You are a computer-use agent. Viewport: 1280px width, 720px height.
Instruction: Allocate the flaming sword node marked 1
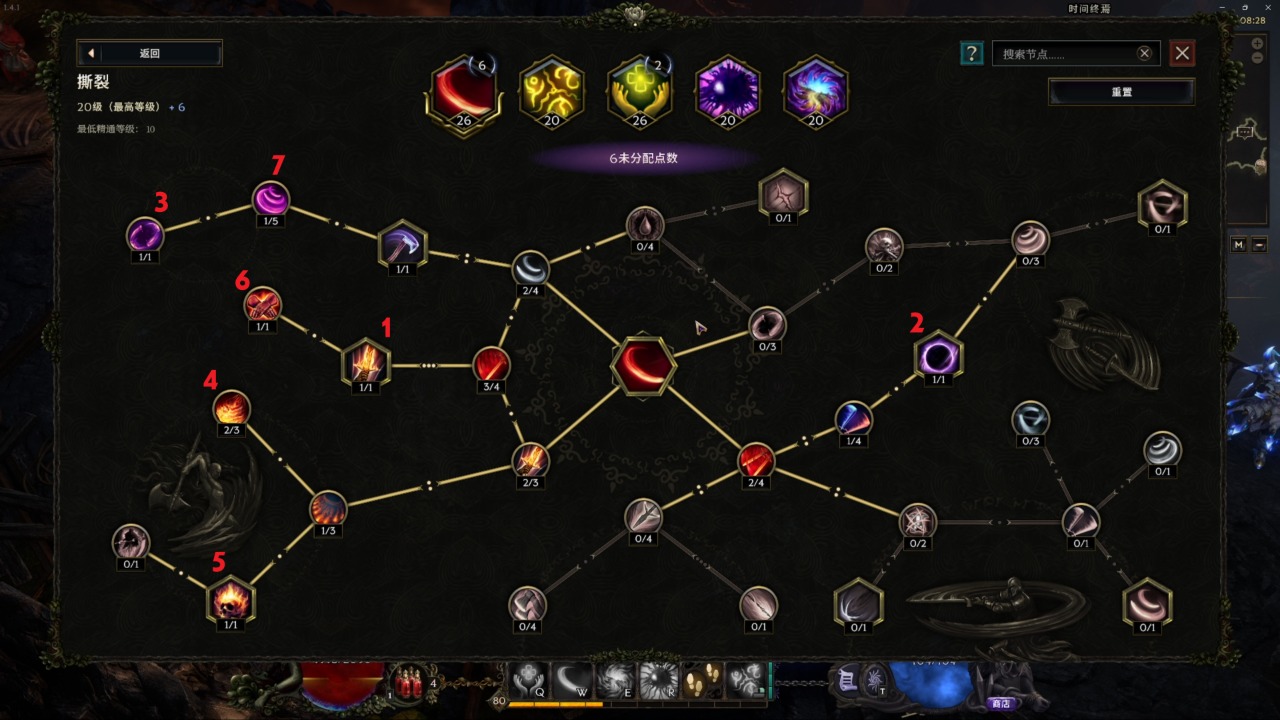[365, 362]
